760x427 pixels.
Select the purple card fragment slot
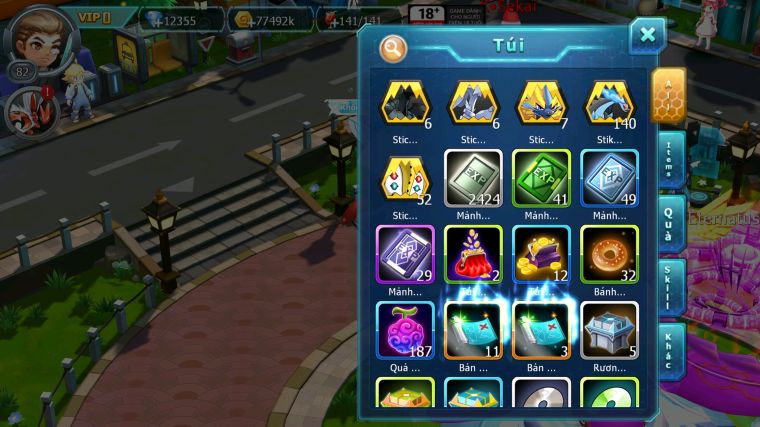405,255
